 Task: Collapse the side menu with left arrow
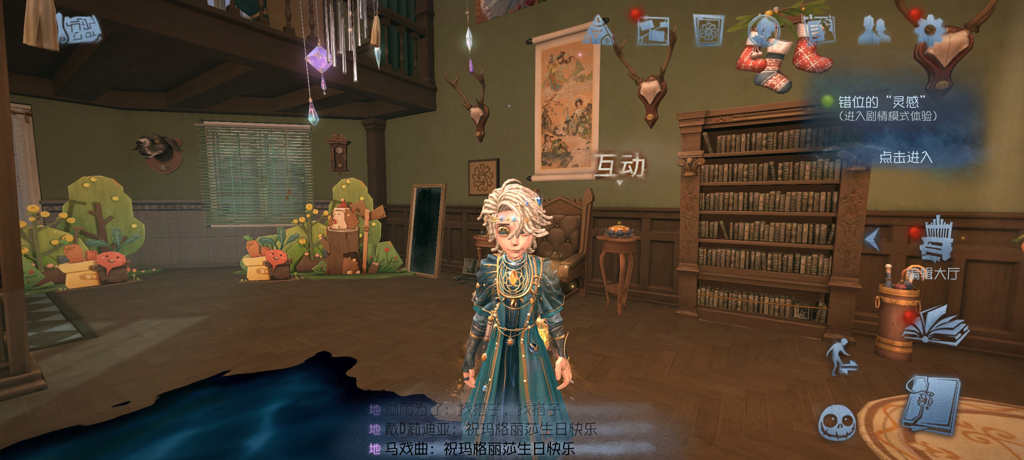(872, 239)
